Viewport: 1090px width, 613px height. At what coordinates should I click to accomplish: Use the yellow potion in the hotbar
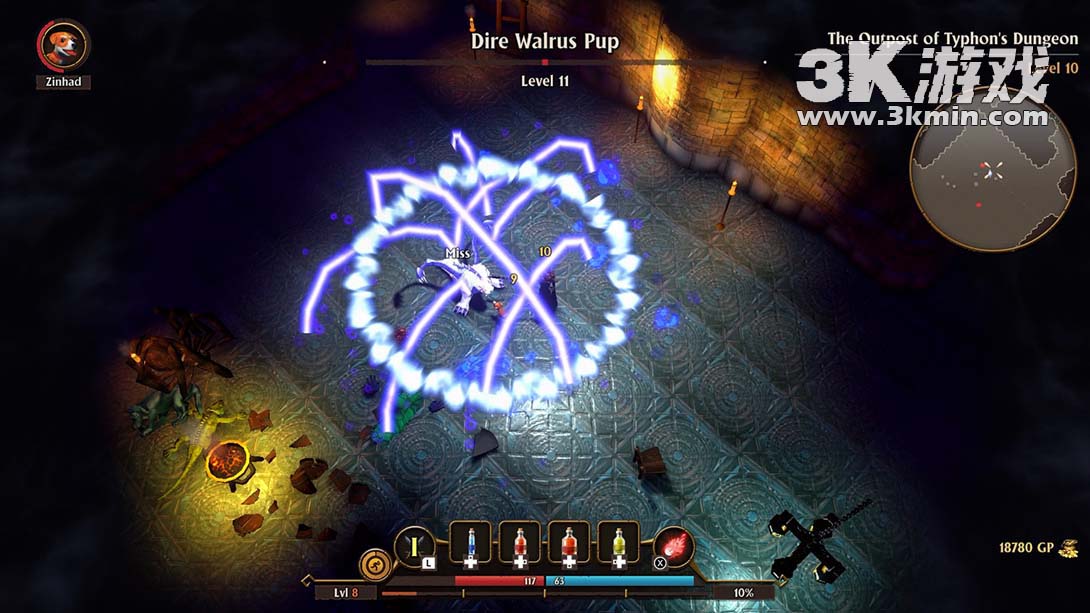(618, 543)
